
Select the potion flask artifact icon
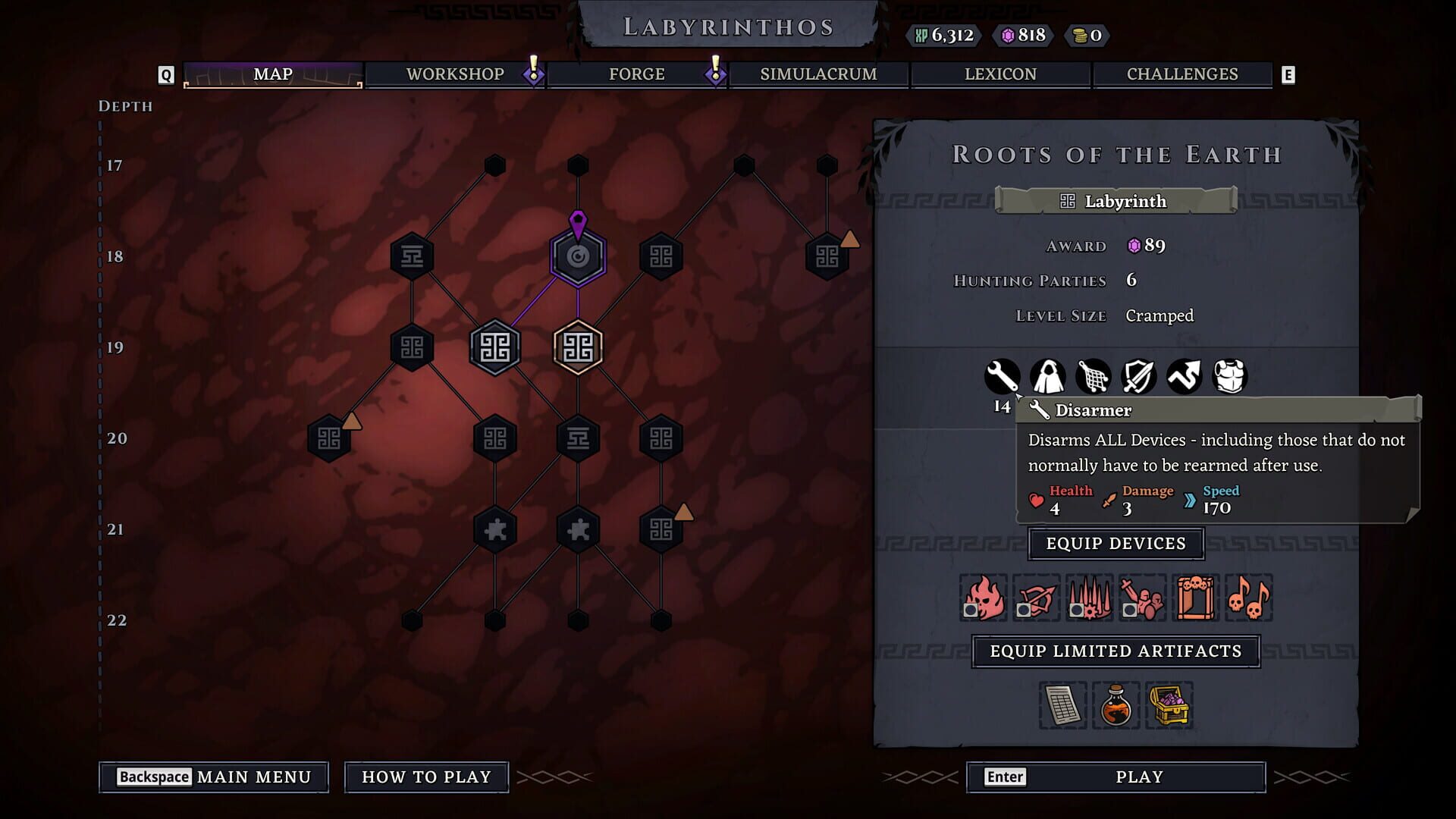pyautogui.click(x=1116, y=706)
